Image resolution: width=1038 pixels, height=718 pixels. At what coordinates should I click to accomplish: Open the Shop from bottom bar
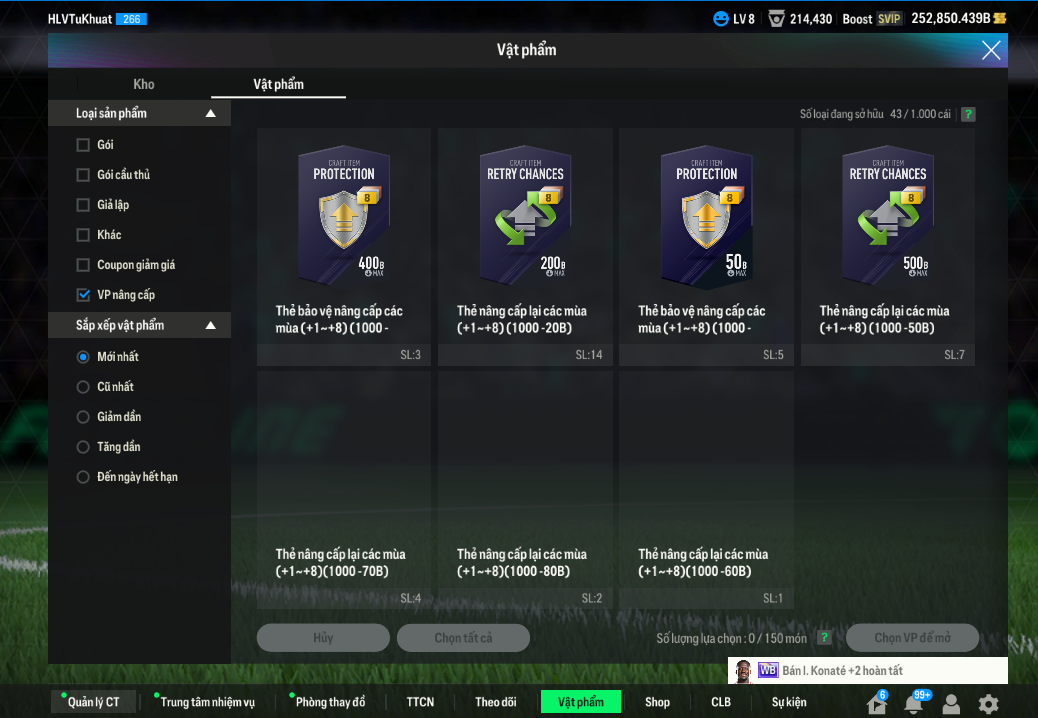657,702
